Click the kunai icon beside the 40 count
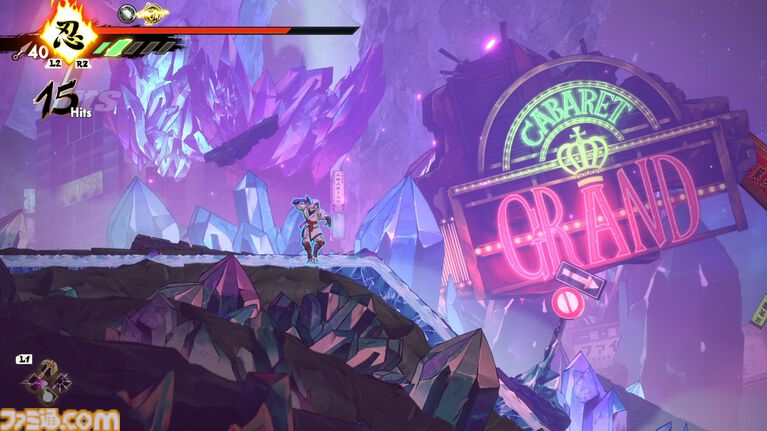The width and height of the screenshot is (767, 431). click(21, 52)
